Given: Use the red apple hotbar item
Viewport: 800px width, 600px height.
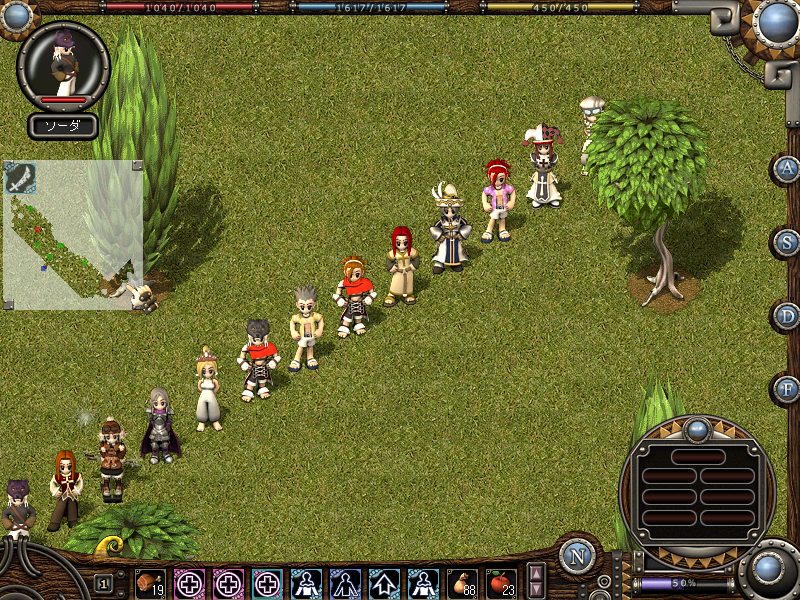Looking at the screenshot, I should click(x=501, y=583).
